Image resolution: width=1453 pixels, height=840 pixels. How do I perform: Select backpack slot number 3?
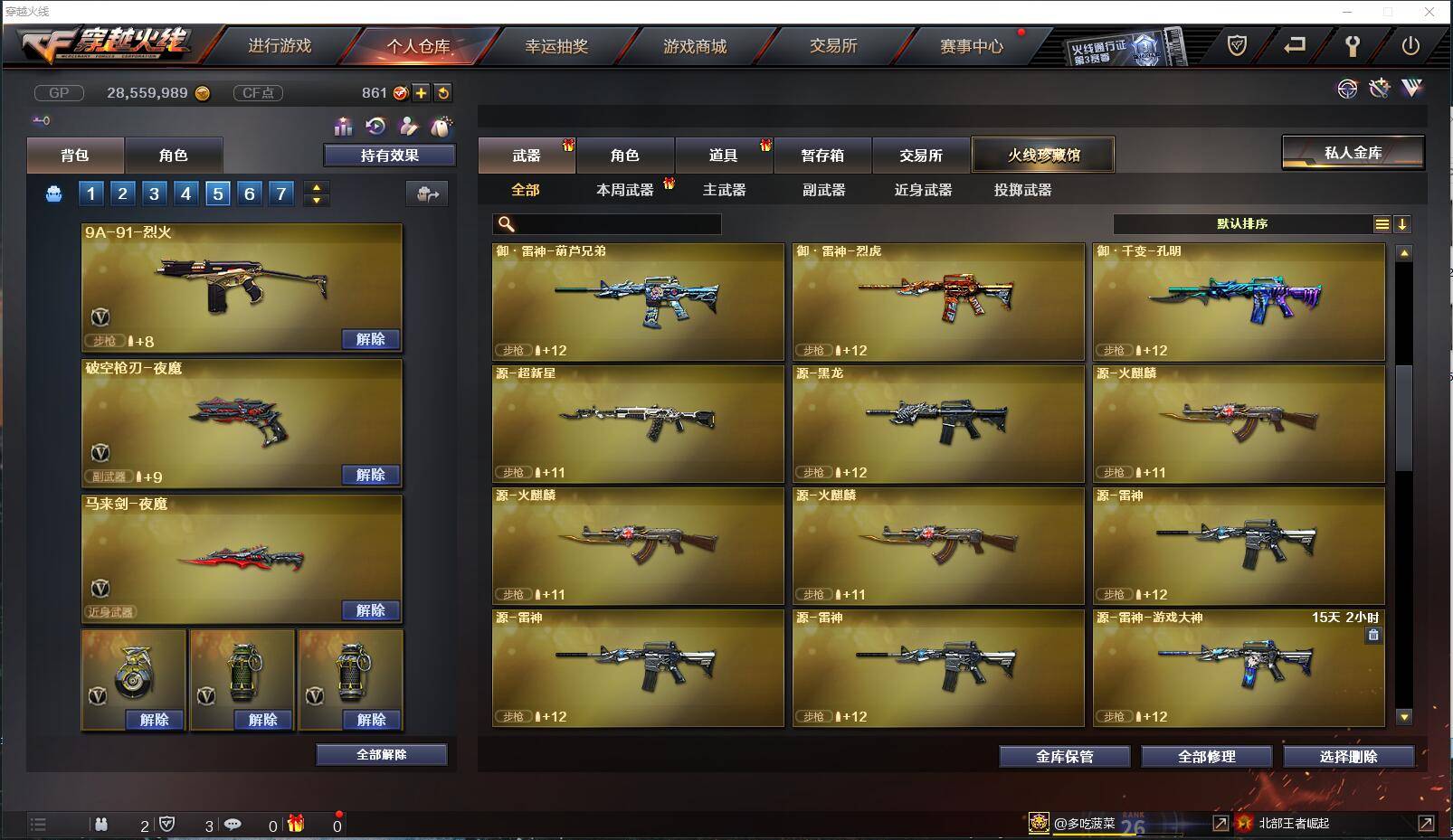coord(153,193)
